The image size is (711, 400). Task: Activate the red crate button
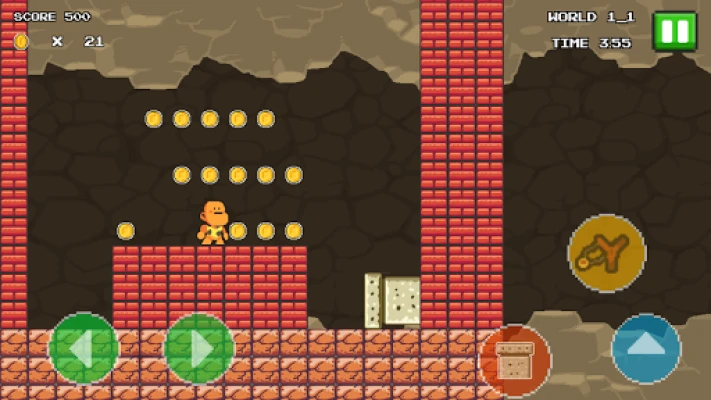tap(515, 360)
